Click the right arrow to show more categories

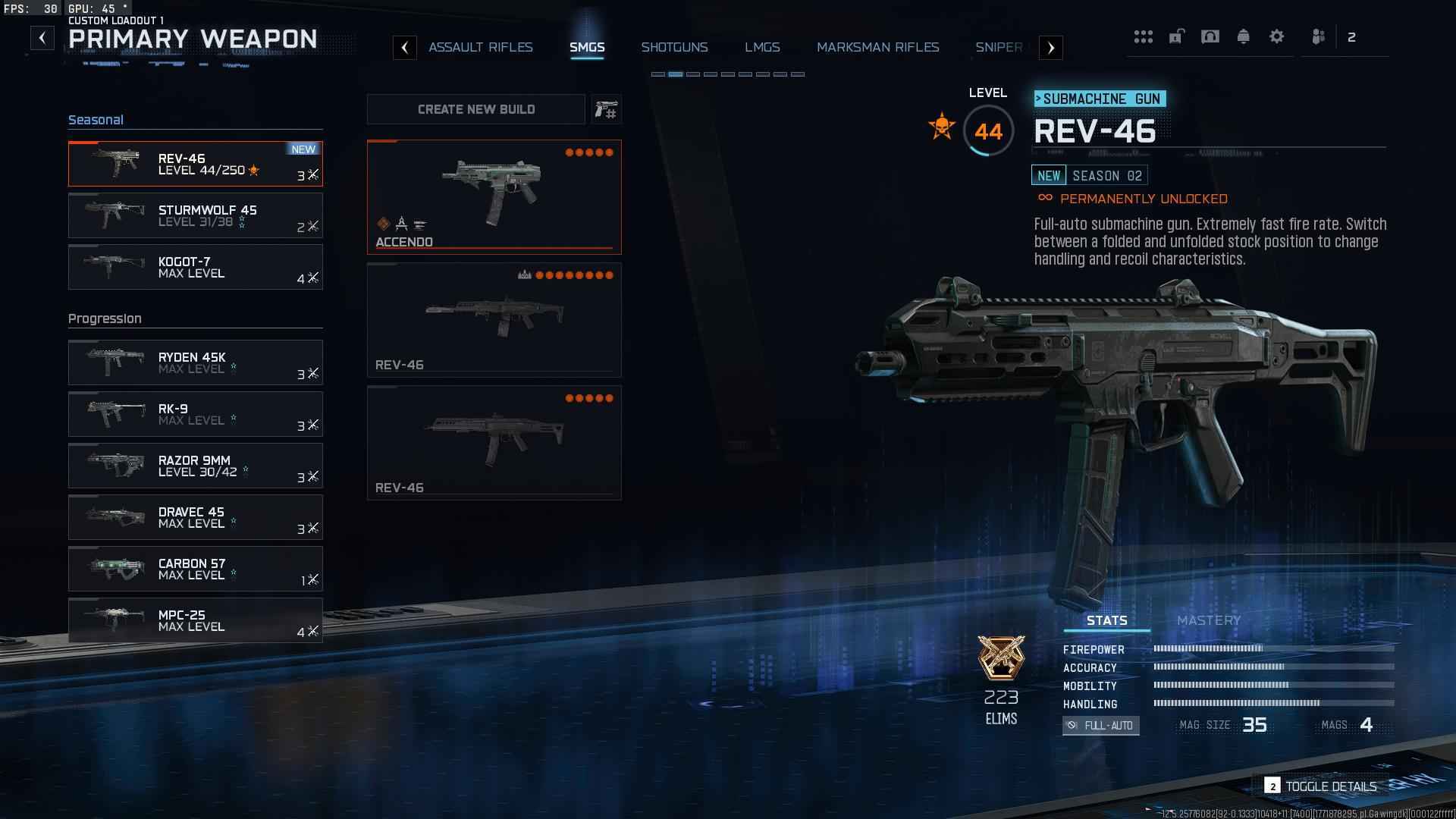[x=1050, y=48]
